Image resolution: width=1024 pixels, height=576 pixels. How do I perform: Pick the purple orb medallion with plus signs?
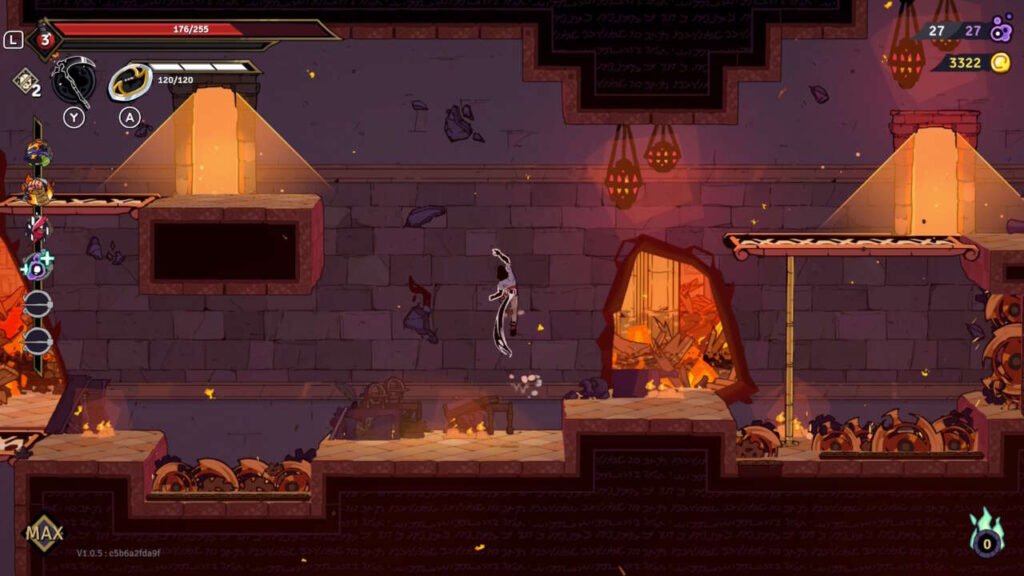click(x=38, y=266)
